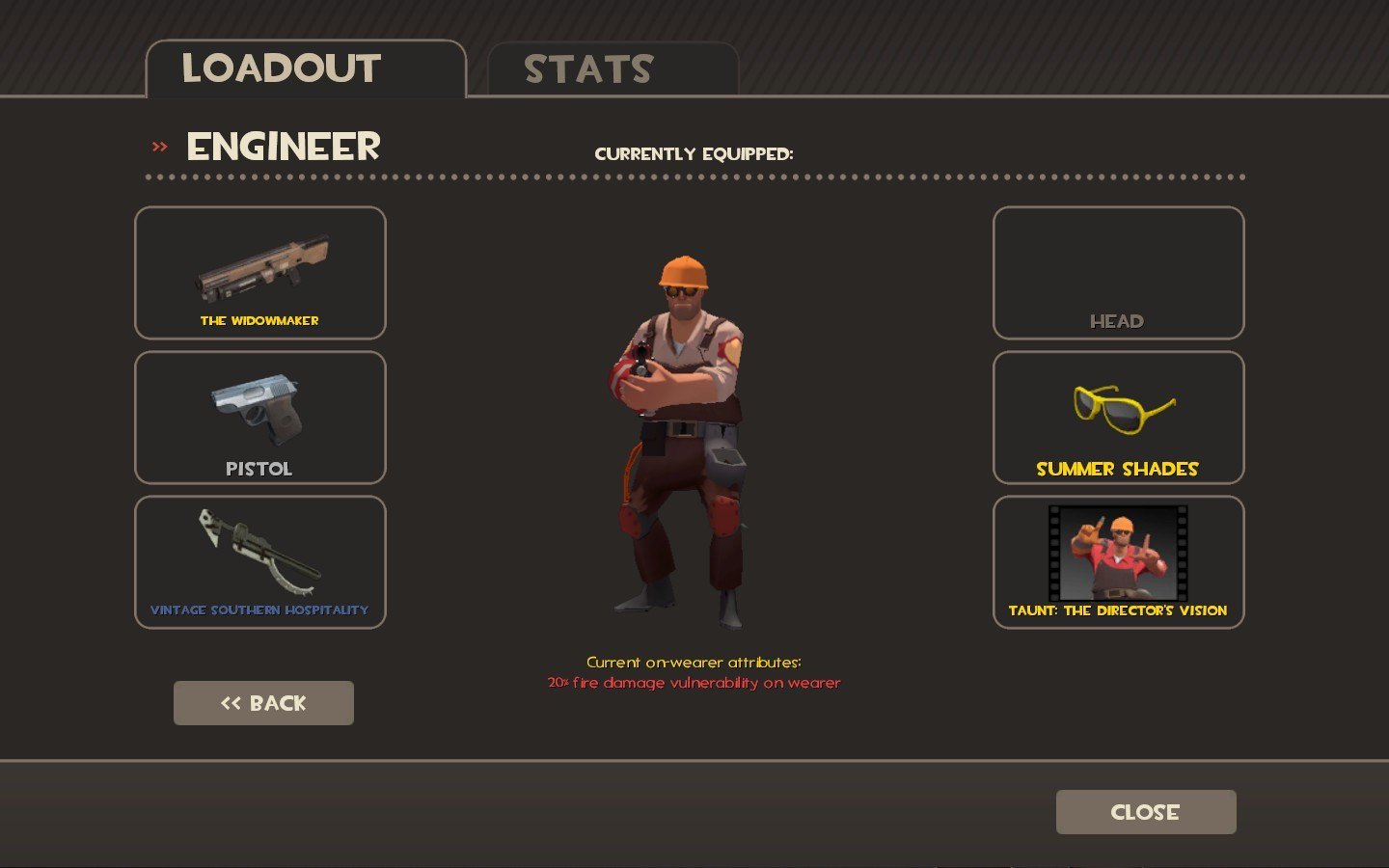Open The Widowmaker primary weapon slot

tap(260, 273)
